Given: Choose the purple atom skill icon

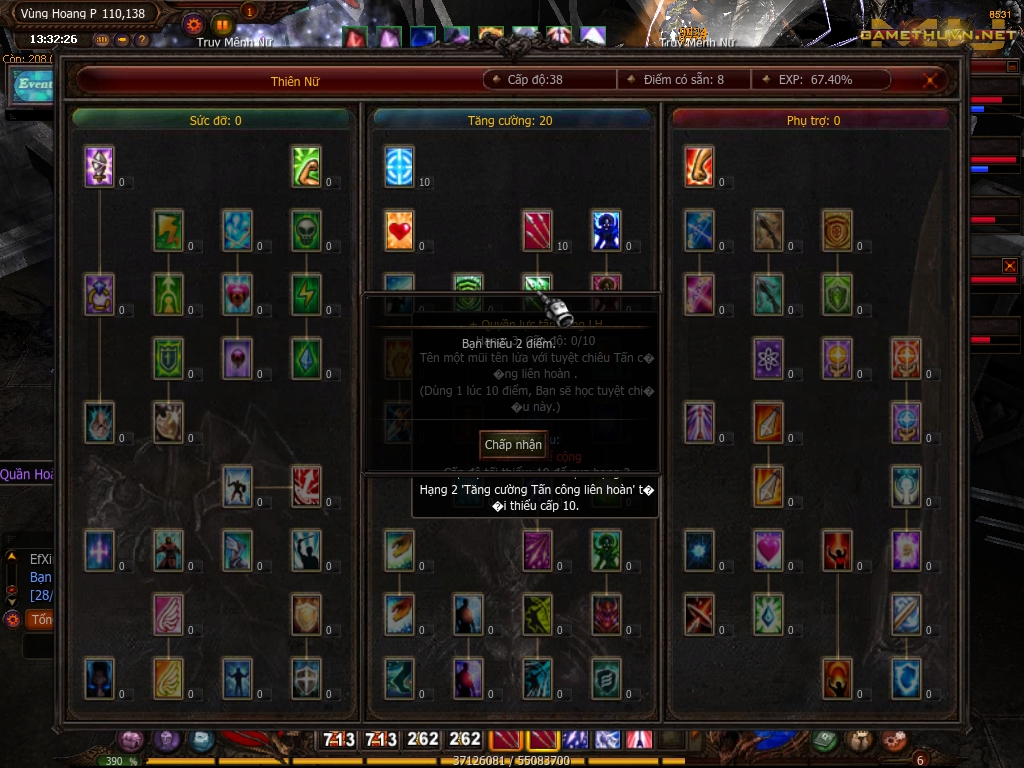Looking at the screenshot, I should [x=768, y=358].
